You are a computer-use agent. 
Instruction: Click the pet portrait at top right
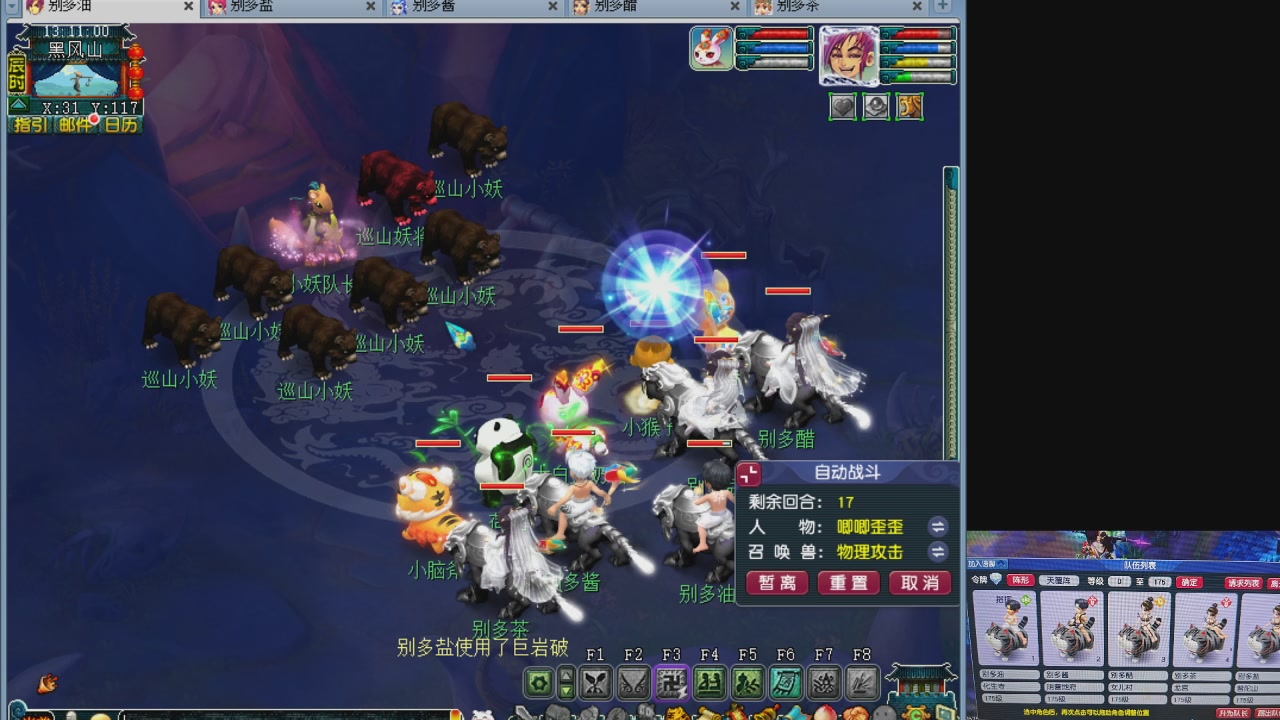pos(711,48)
